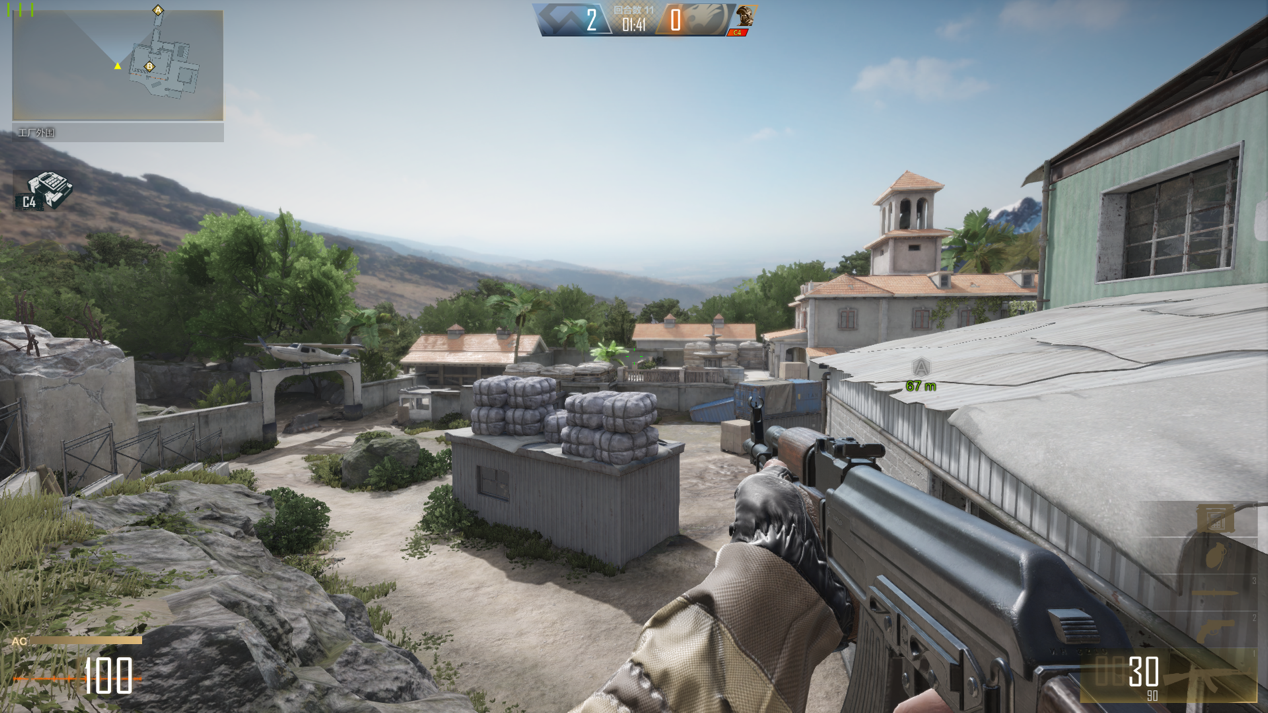Click the blue team emblem

point(560,20)
